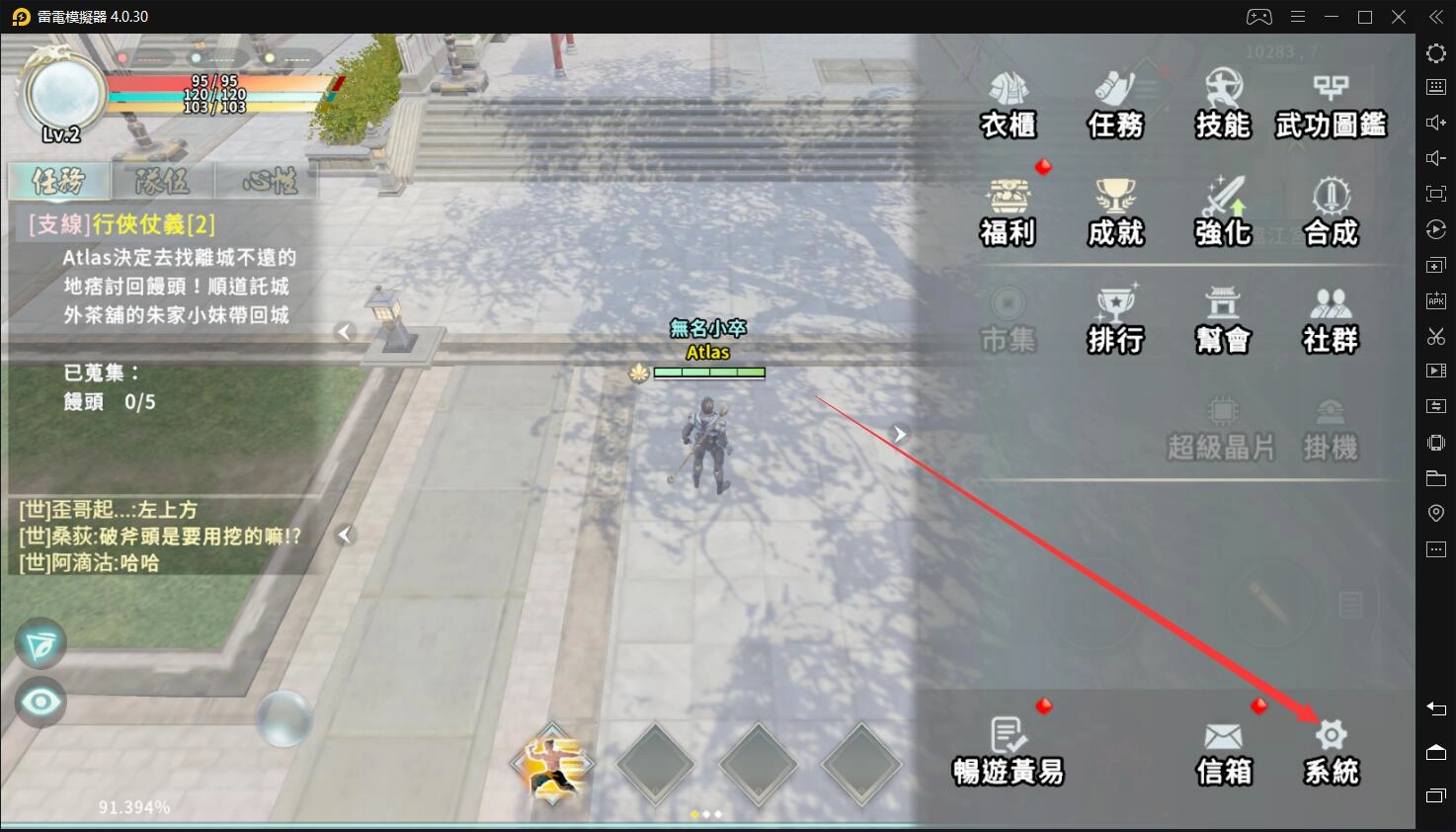This screenshot has width=1456, height=832.
Task: Collapse the chat panel using its chevron
Action: pyautogui.click(x=344, y=535)
